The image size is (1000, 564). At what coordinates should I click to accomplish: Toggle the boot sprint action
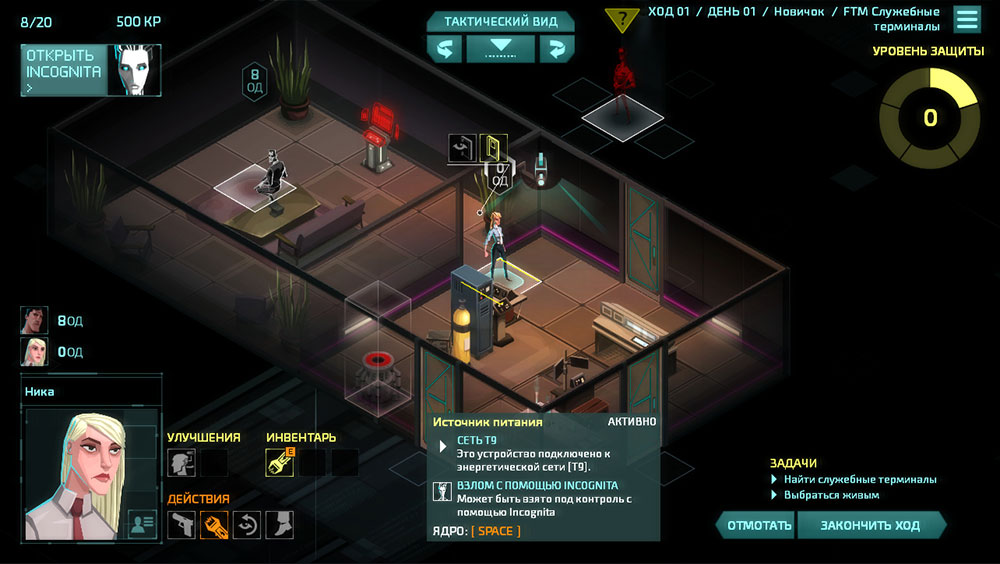click(x=279, y=525)
